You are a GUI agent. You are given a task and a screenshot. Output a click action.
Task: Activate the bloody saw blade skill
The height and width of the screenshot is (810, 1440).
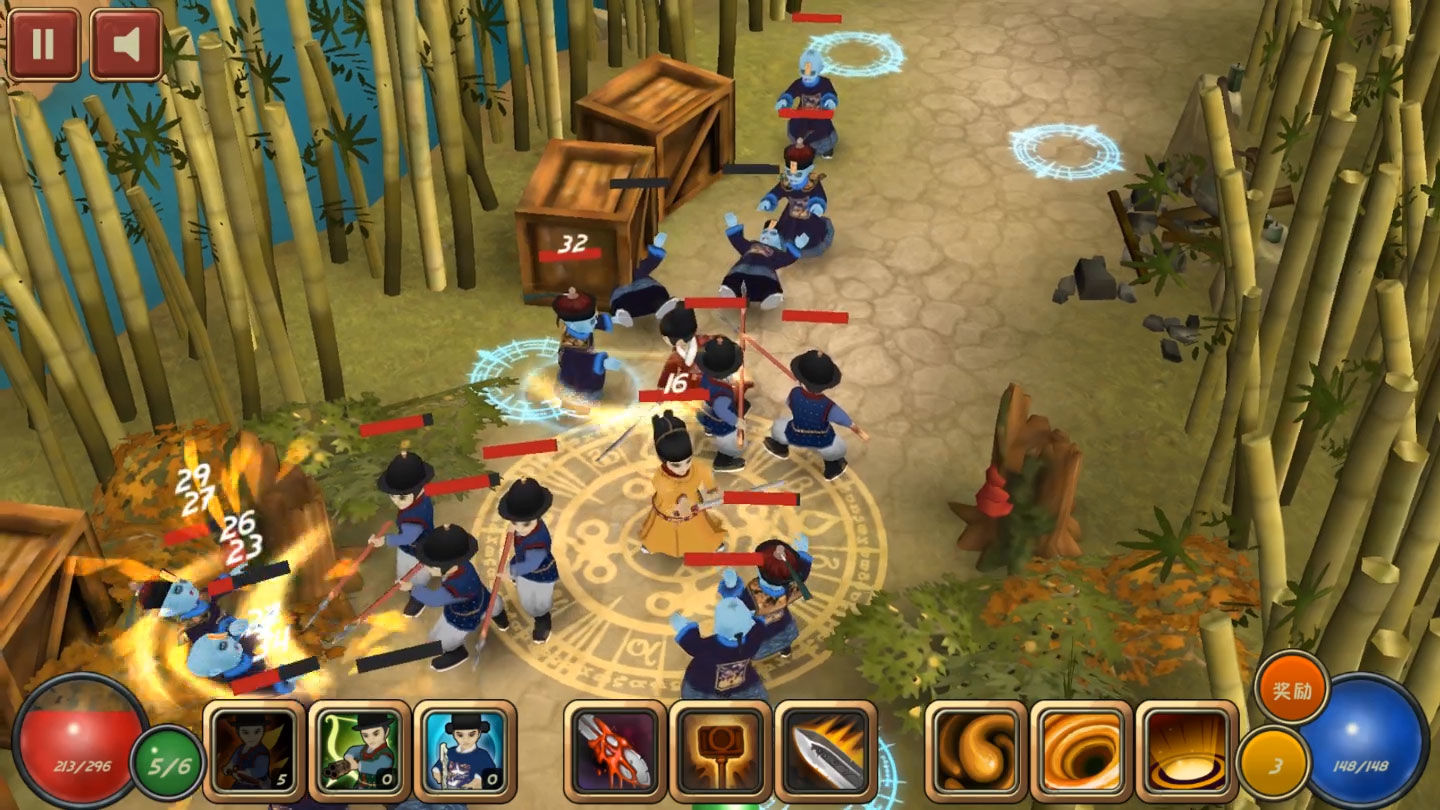pos(615,751)
